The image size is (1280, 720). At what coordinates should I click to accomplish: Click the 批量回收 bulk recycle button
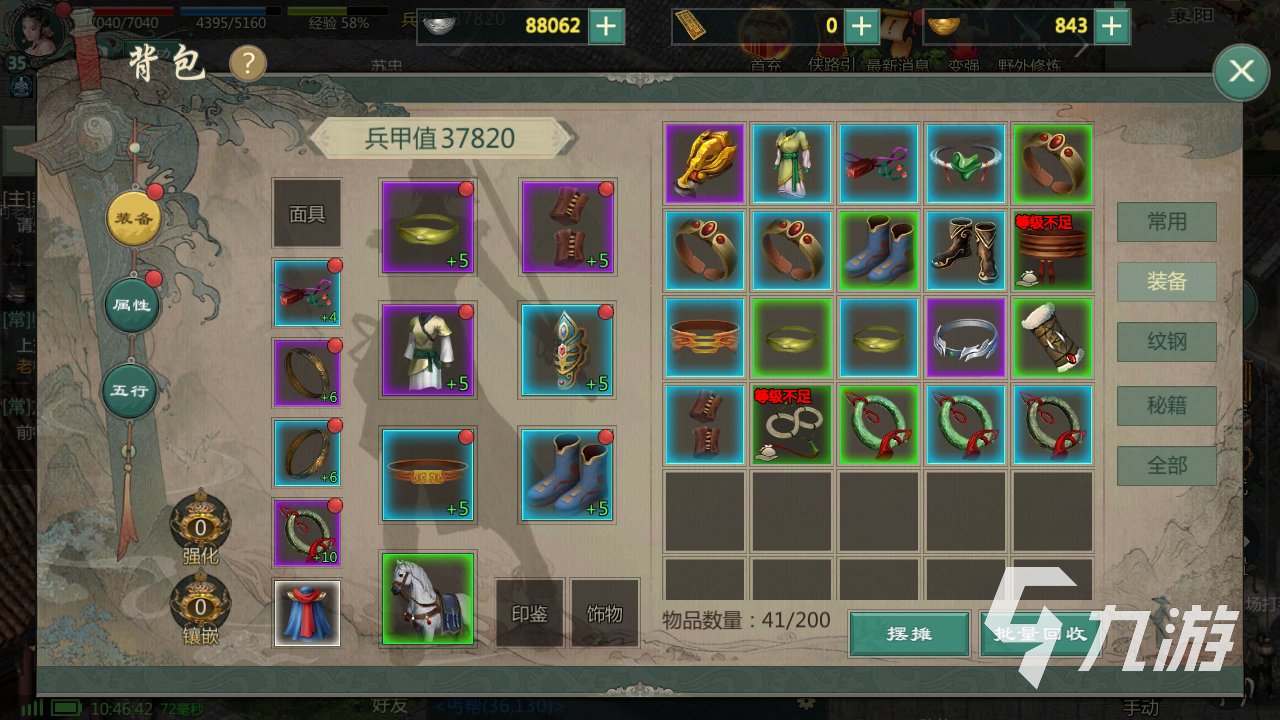click(1034, 634)
